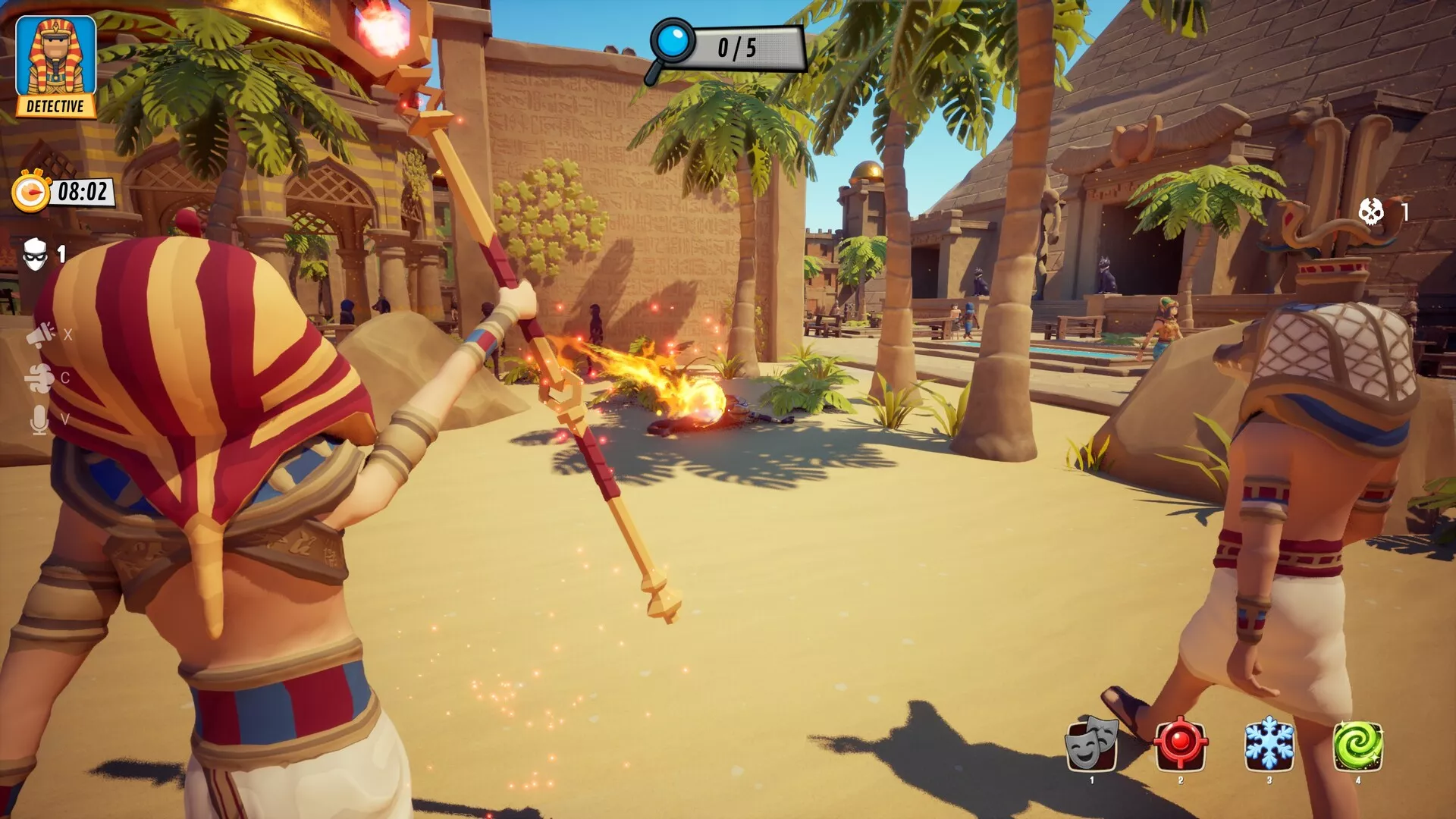Click the DETECTIVE label under the portrait

(x=54, y=106)
